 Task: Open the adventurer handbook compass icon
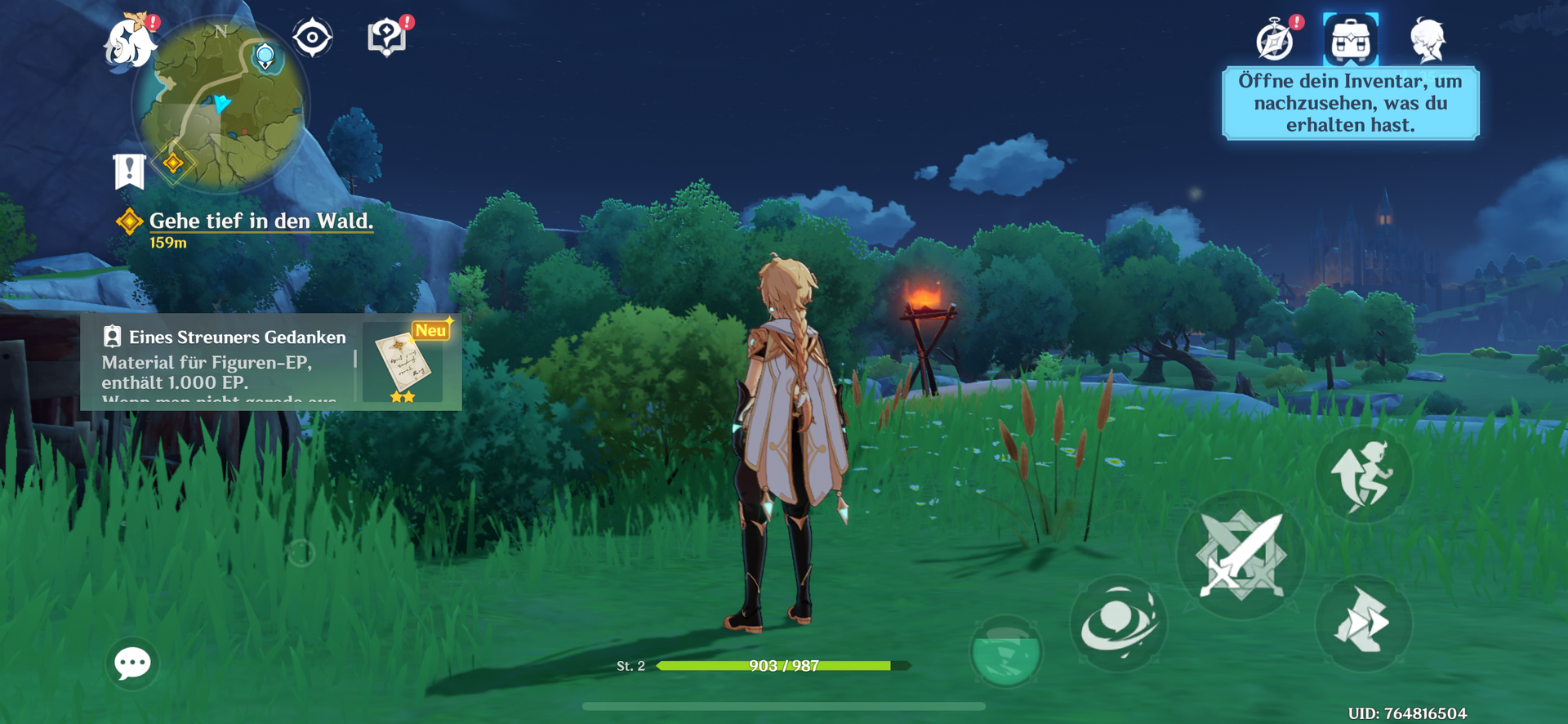coord(1275,41)
